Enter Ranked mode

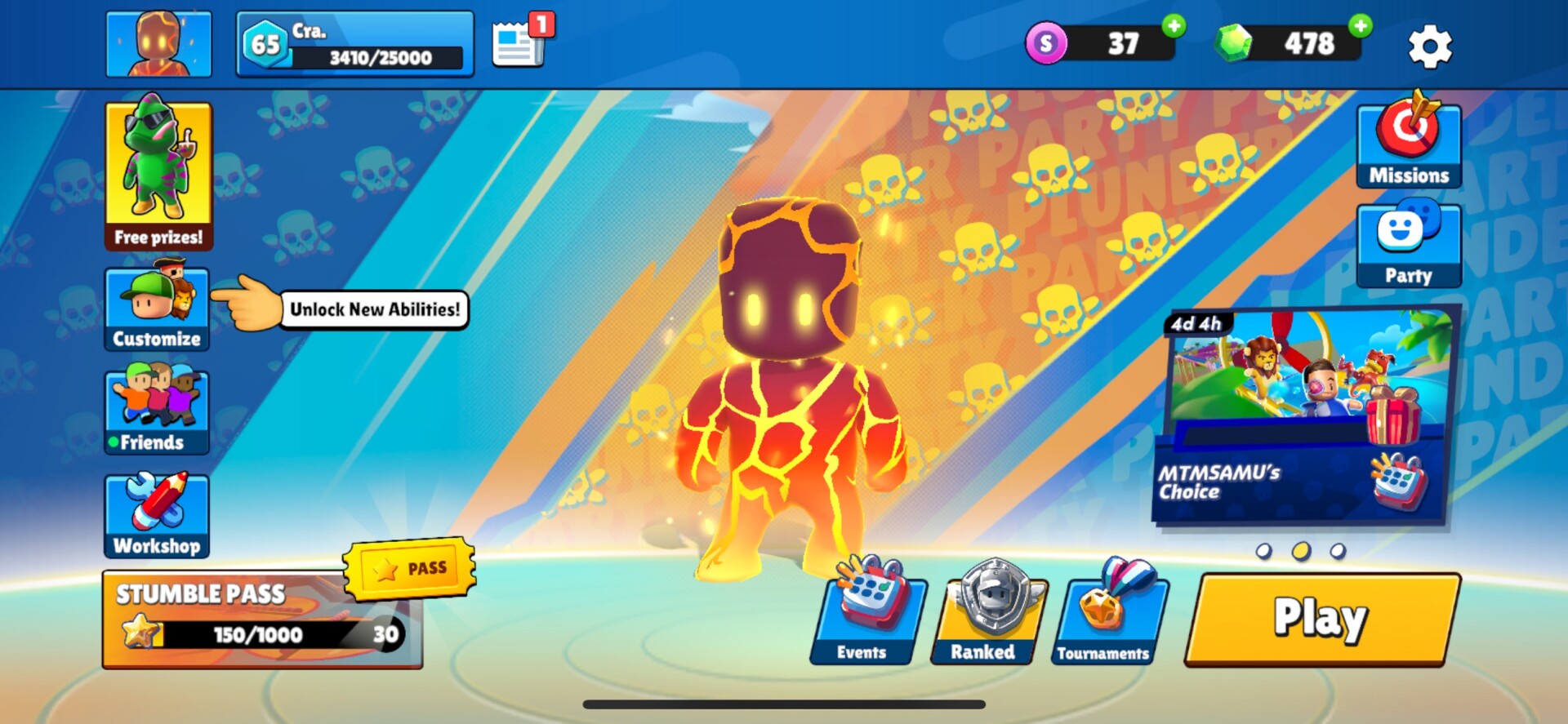tap(987, 614)
